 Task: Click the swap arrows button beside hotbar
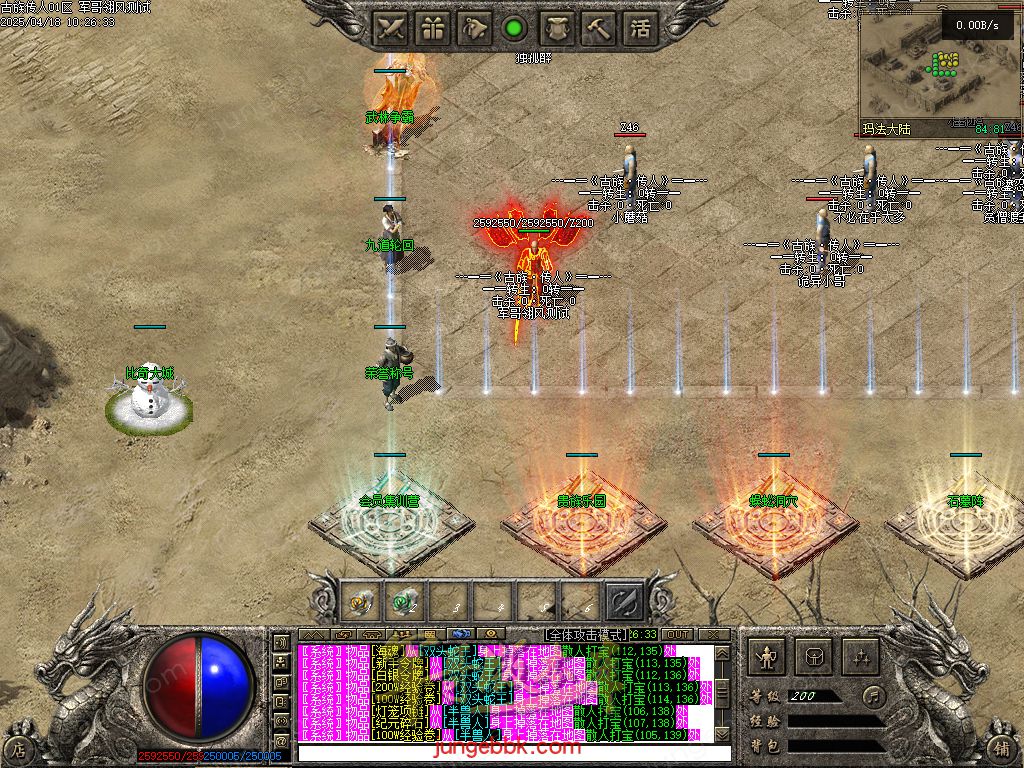624,601
